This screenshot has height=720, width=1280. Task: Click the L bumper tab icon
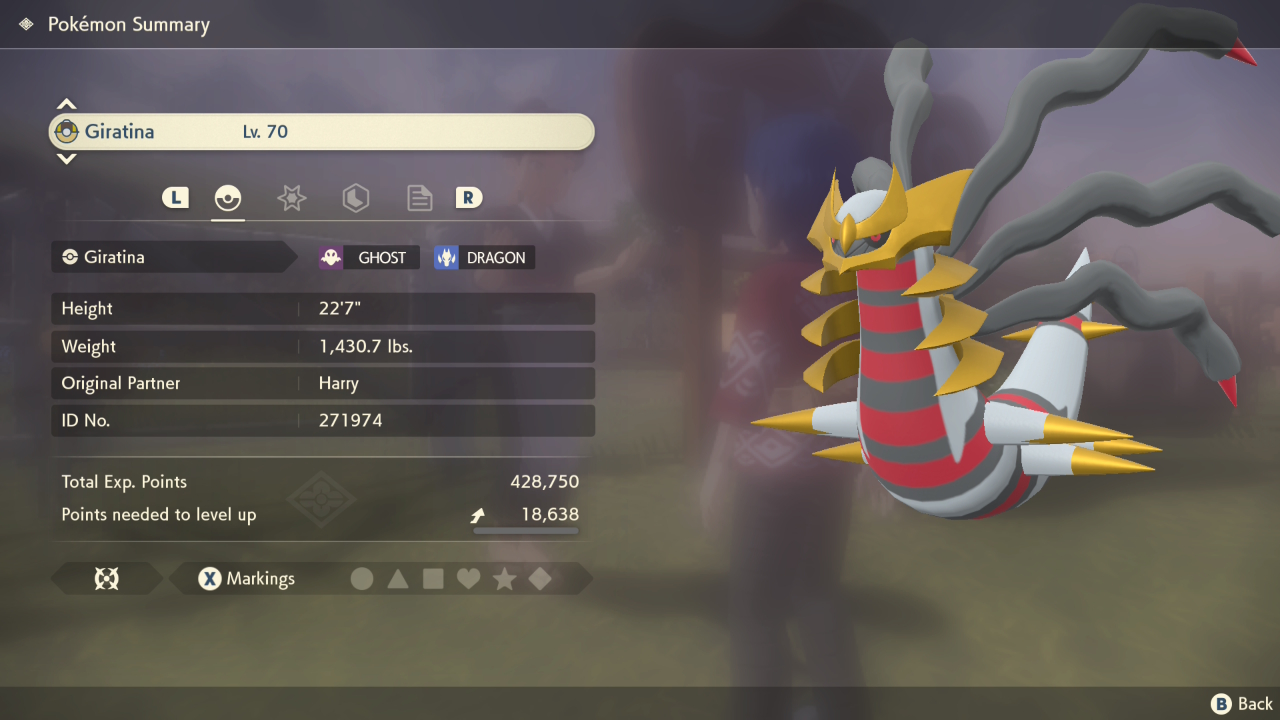tap(175, 197)
